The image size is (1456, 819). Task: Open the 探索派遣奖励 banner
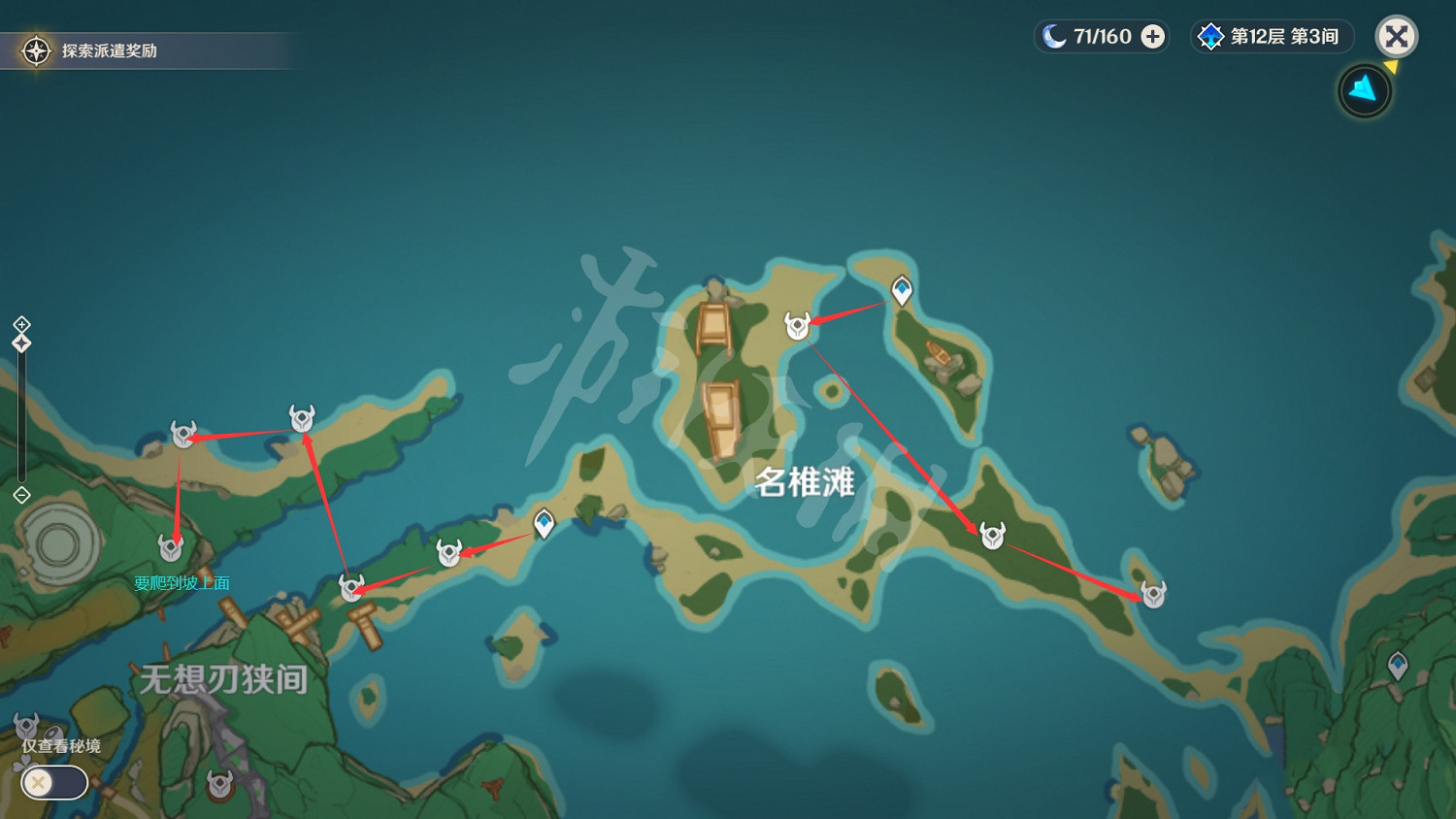pos(146,51)
